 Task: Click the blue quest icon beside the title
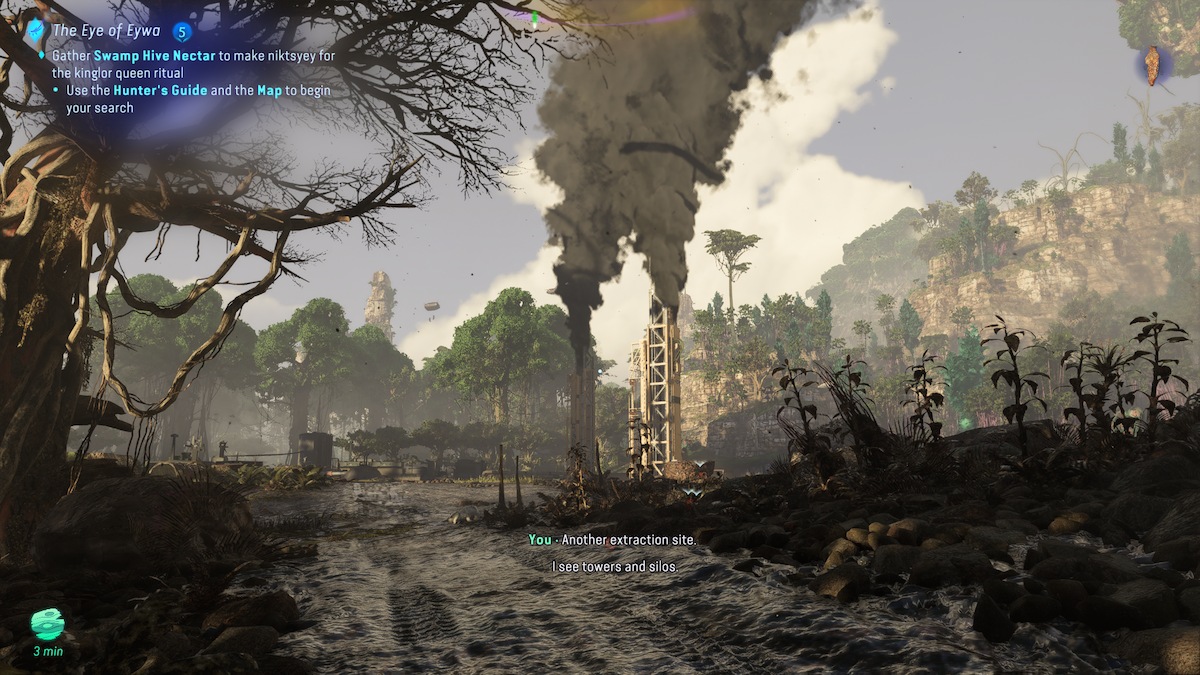coord(37,31)
